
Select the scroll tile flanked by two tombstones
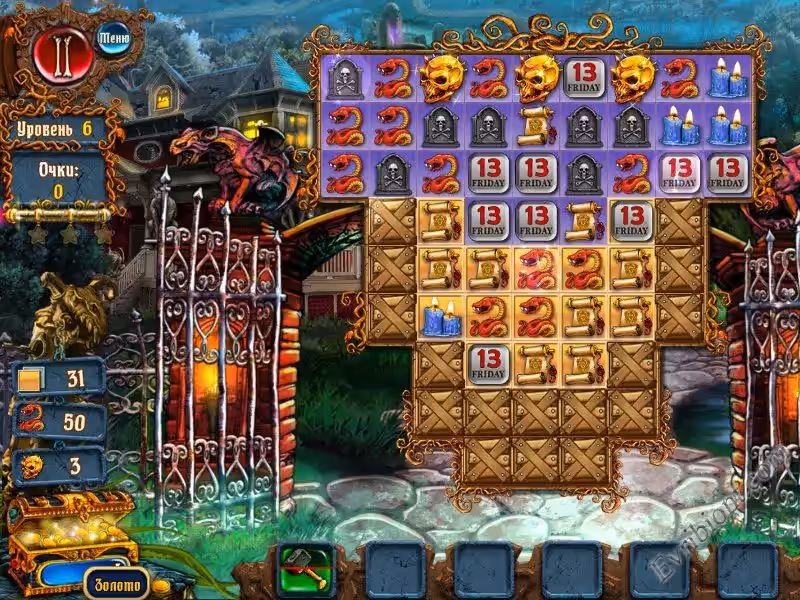pyautogui.click(x=537, y=124)
